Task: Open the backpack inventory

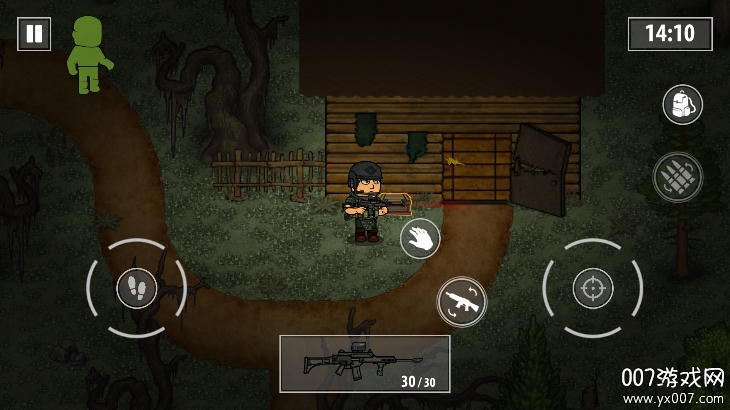Action: click(682, 104)
